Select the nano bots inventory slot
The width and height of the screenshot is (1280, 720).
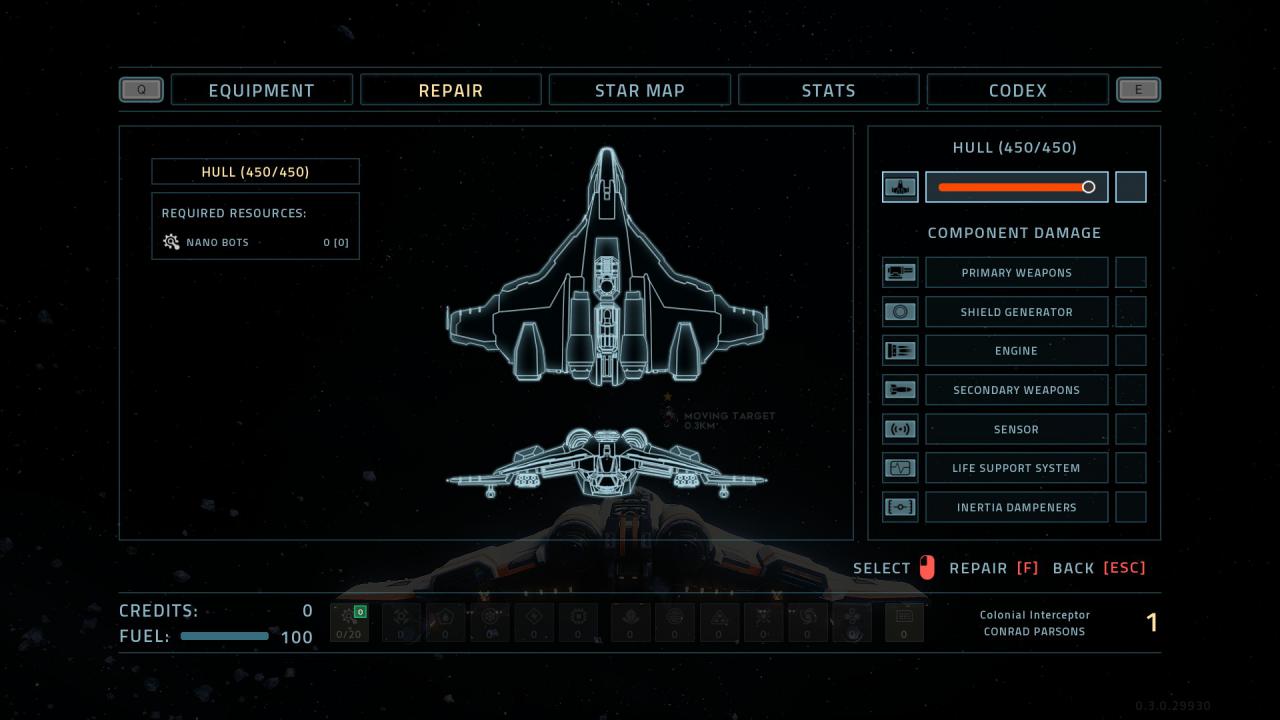pyautogui.click(x=349, y=622)
